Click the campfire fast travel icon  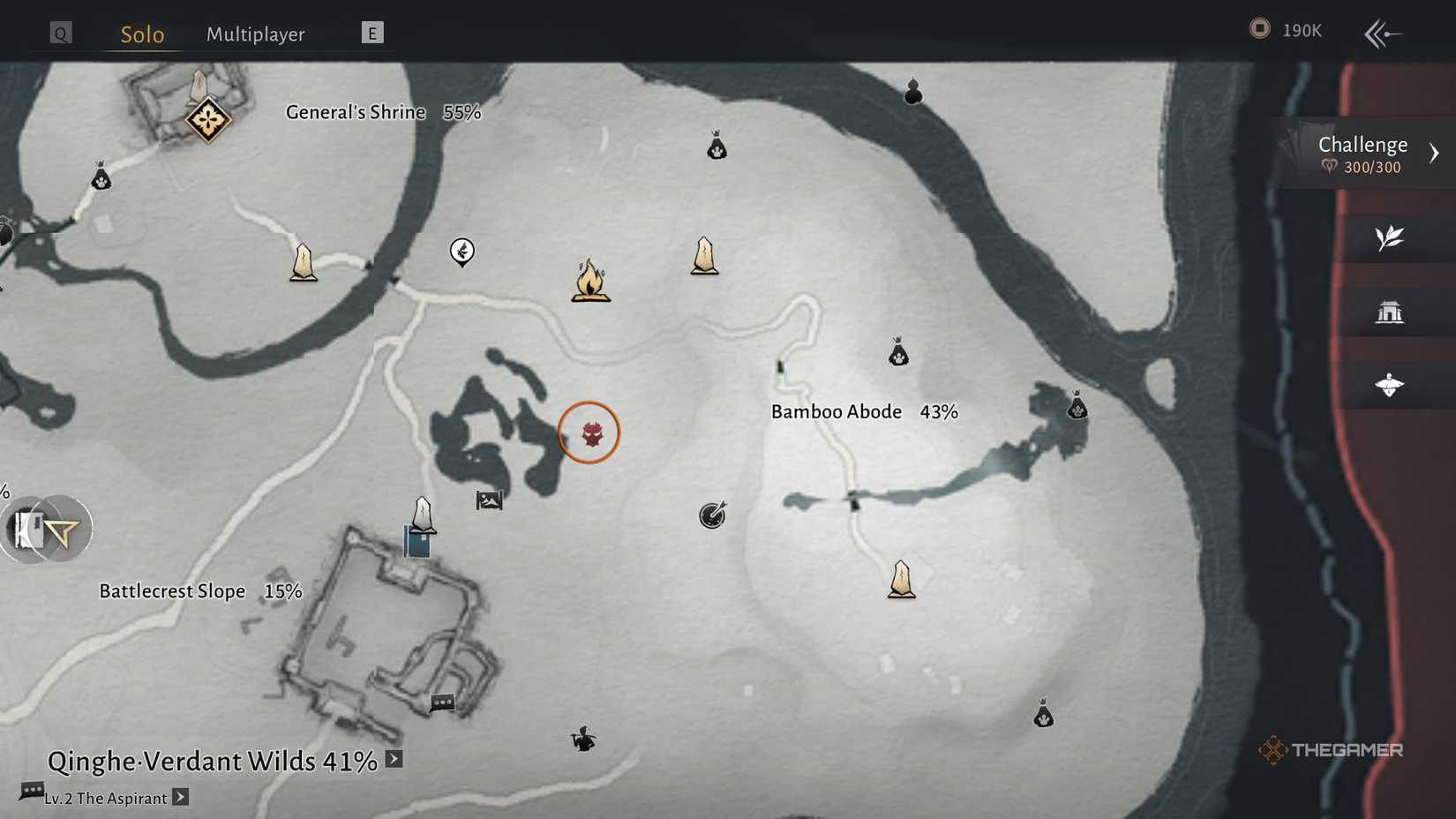pyautogui.click(x=589, y=281)
